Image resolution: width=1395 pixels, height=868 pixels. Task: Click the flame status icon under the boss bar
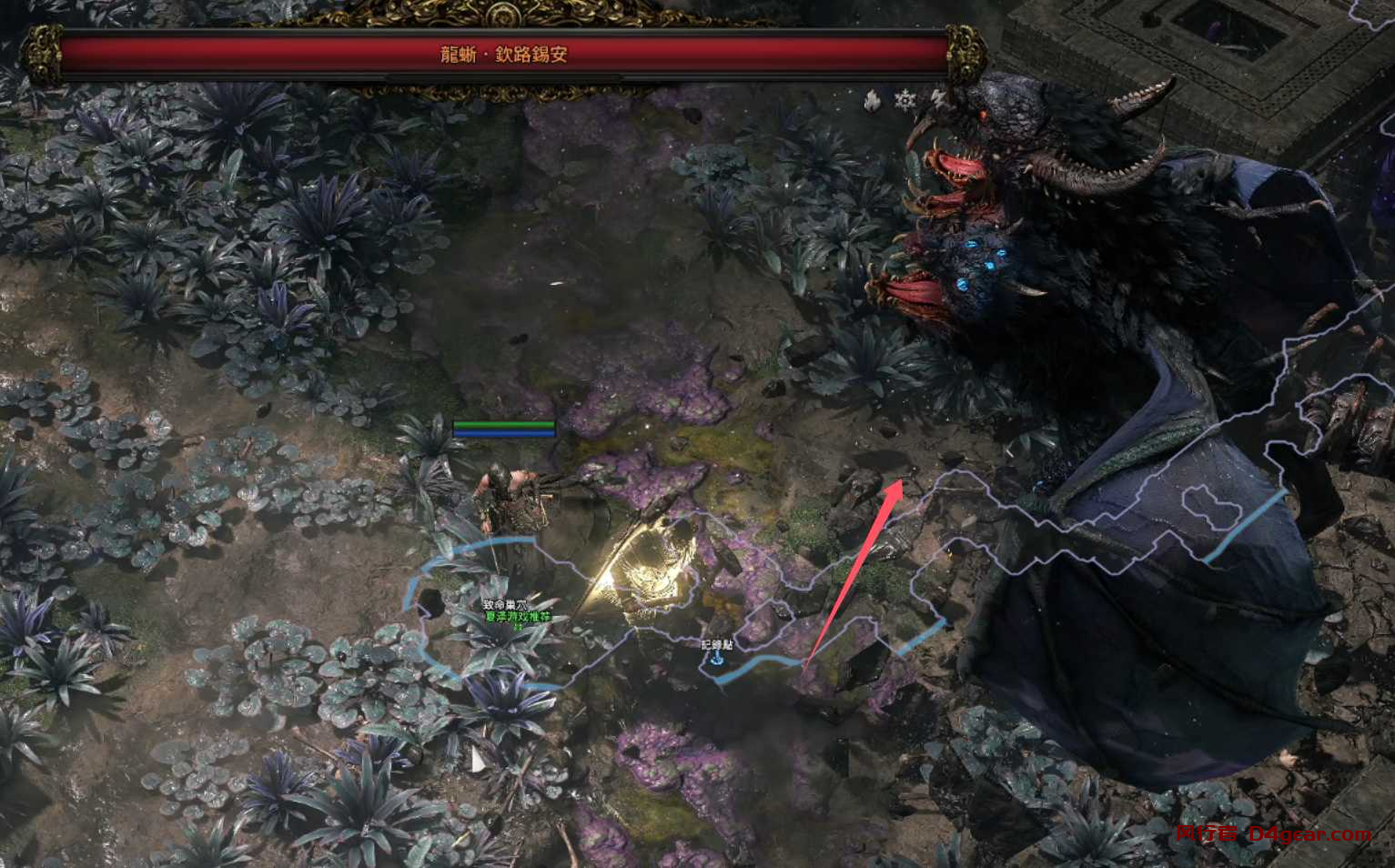tap(873, 100)
